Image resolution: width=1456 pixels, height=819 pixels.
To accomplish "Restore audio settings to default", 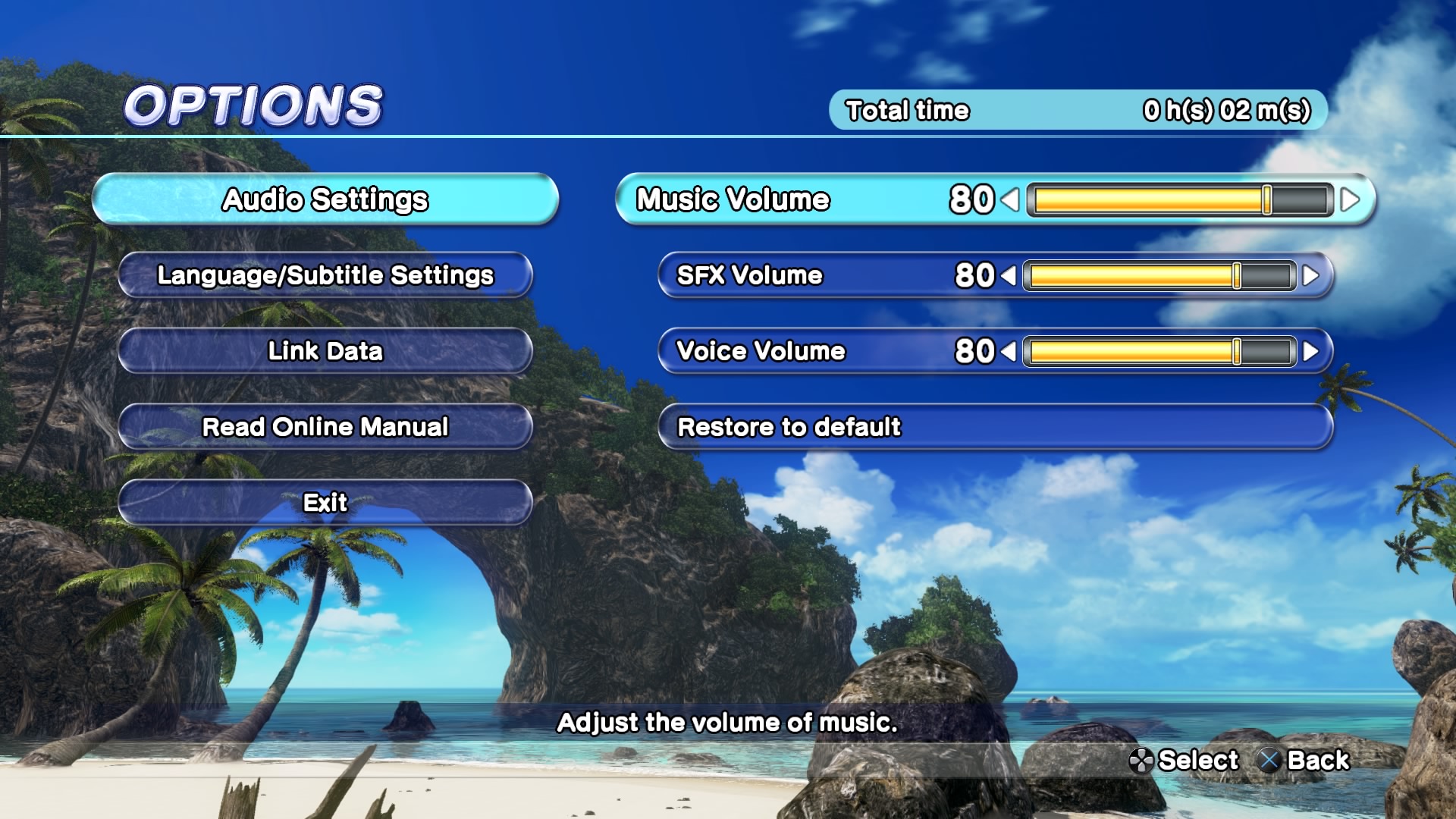I will [x=995, y=427].
